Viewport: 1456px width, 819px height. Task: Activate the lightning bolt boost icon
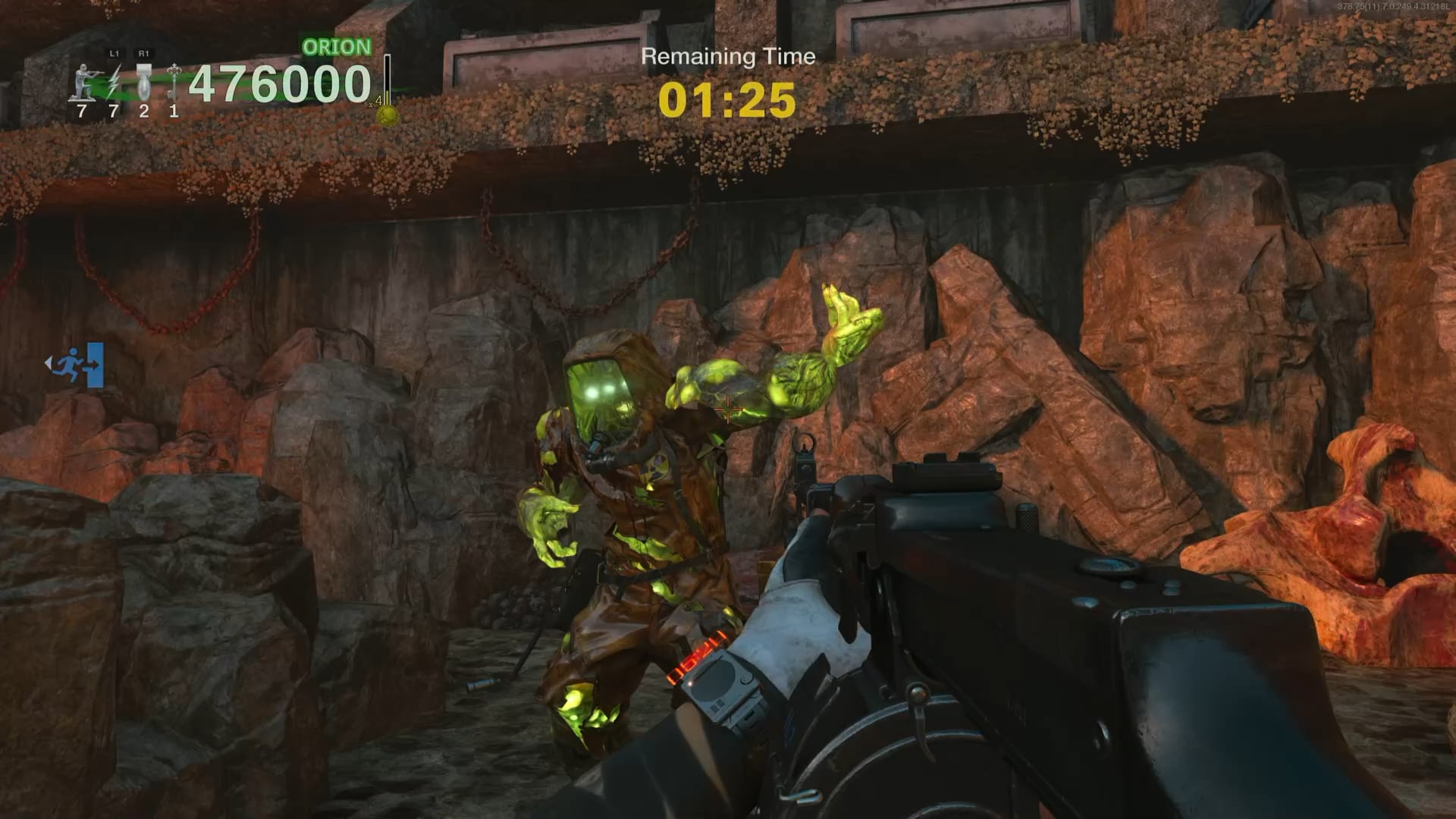(114, 82)
